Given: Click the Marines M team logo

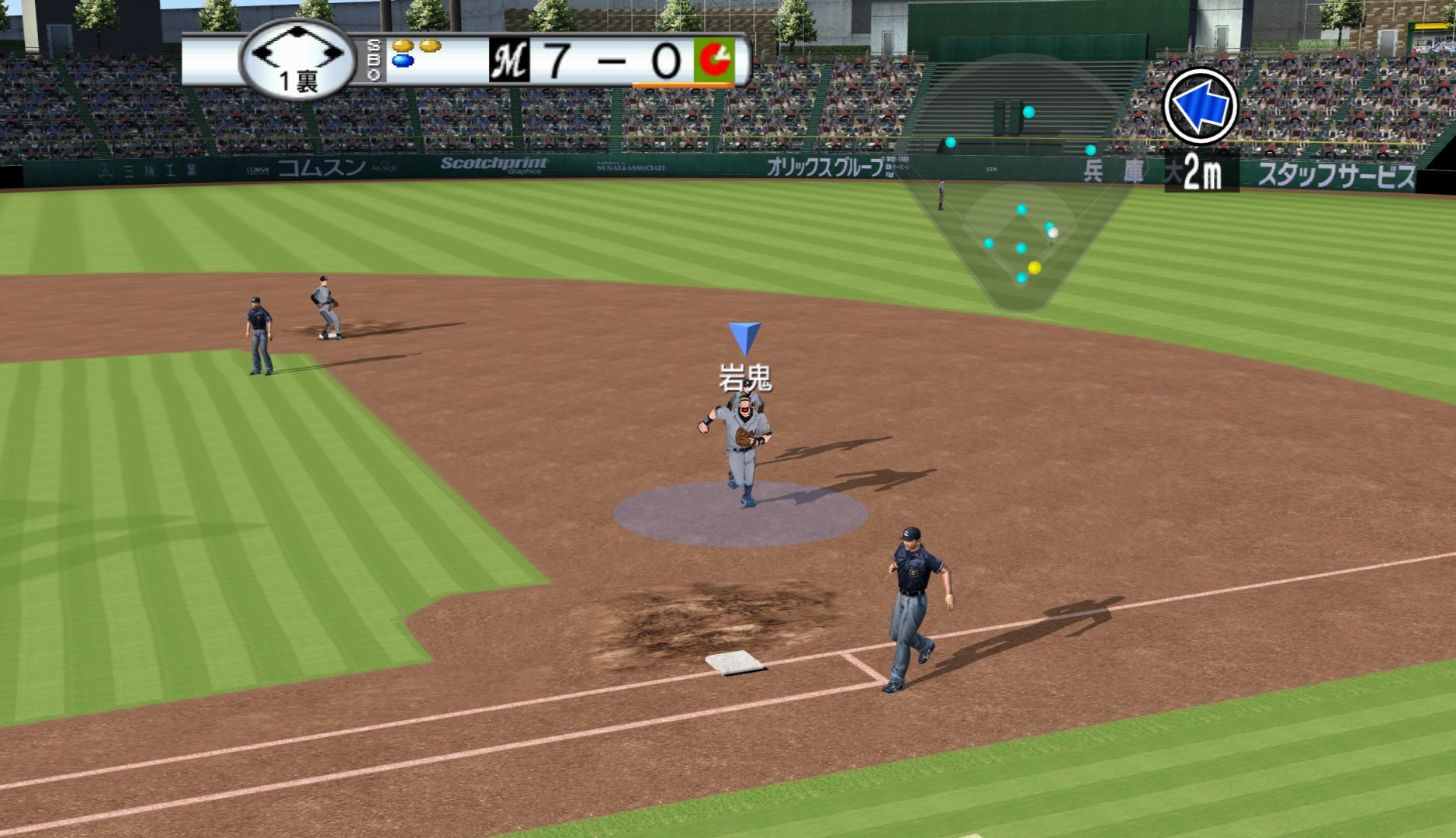Looking at the screenshot, I should (509, 61).
